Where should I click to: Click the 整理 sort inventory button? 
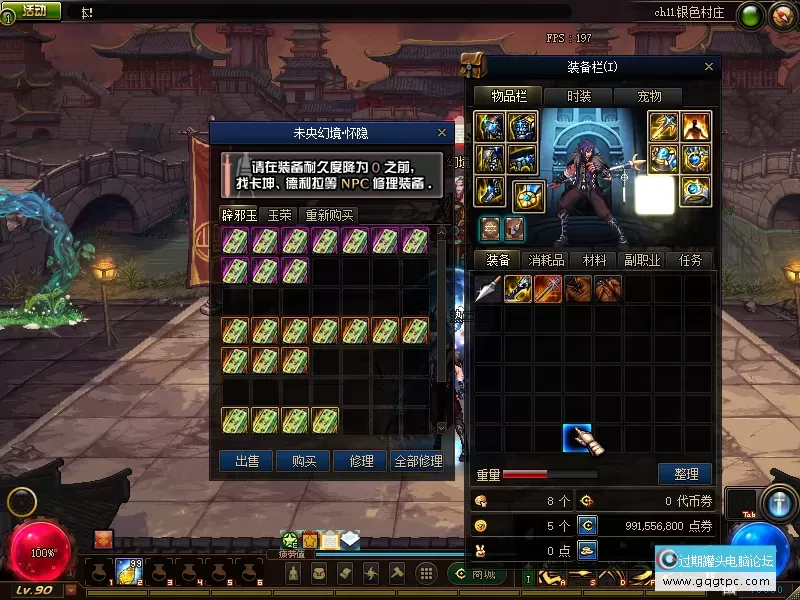[685, 474]
